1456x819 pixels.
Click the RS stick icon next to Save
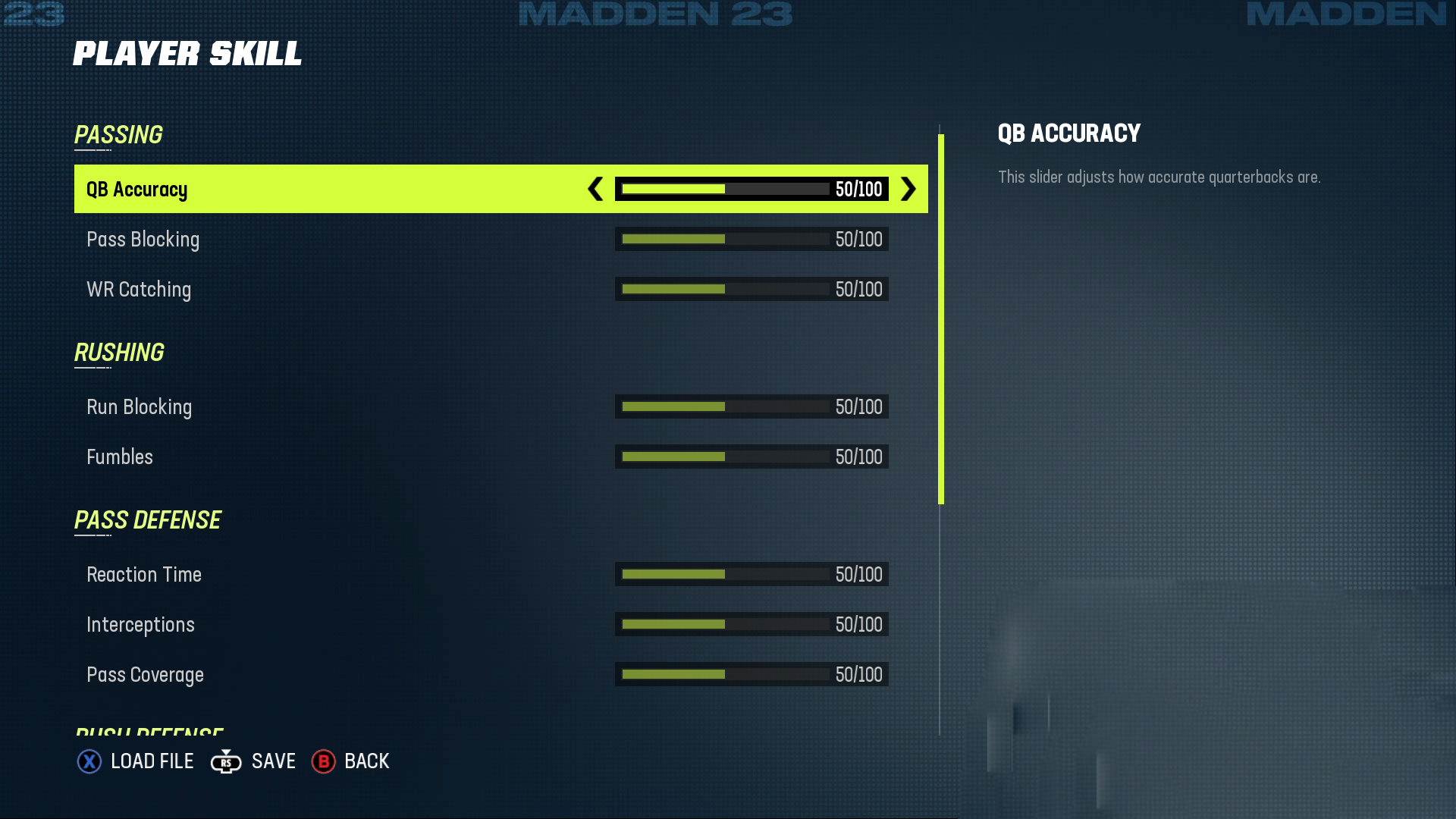pos(225,761)
